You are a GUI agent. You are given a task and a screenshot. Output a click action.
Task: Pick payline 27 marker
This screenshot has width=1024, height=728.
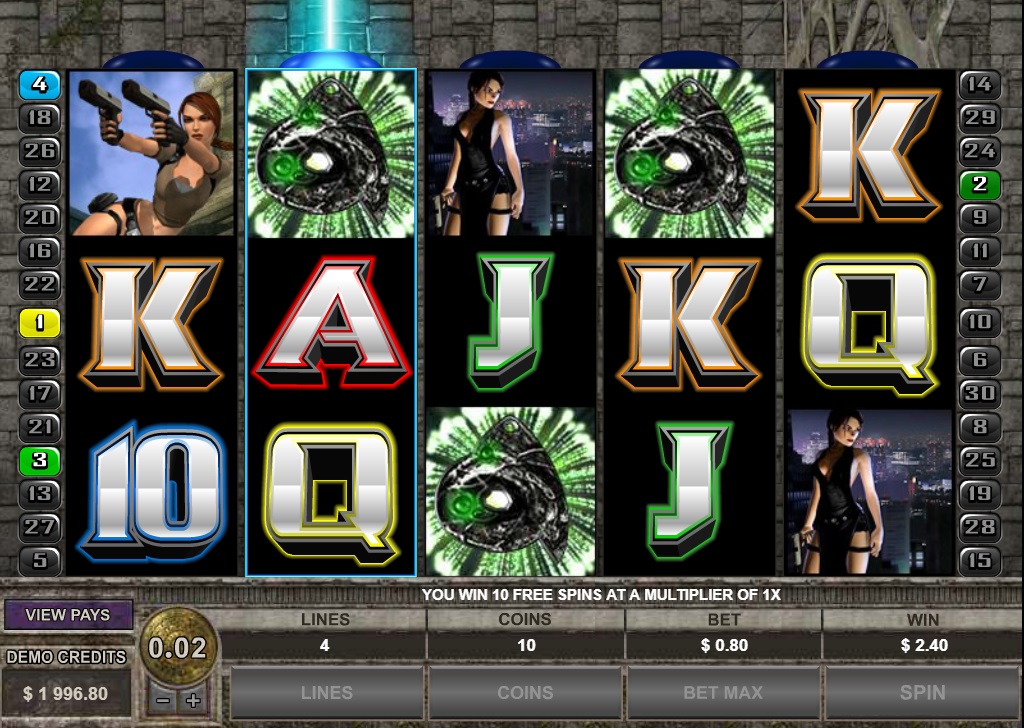40,526
